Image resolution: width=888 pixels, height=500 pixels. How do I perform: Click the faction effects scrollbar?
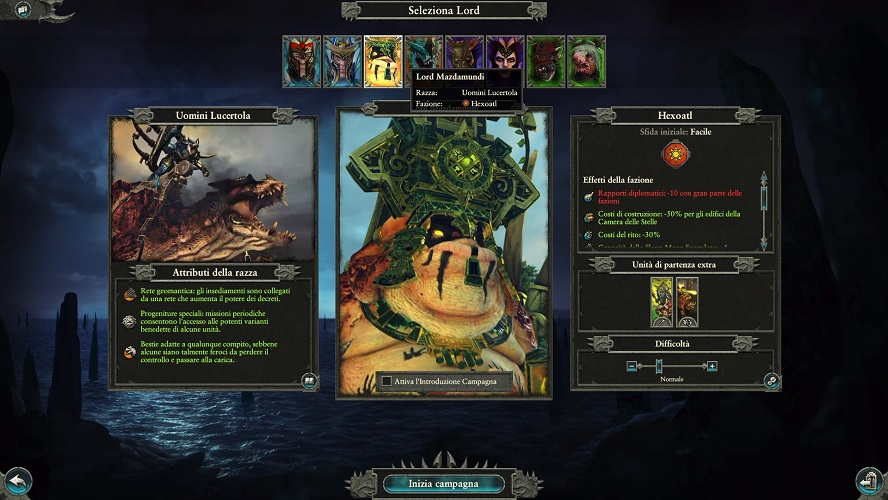point(763,210)
